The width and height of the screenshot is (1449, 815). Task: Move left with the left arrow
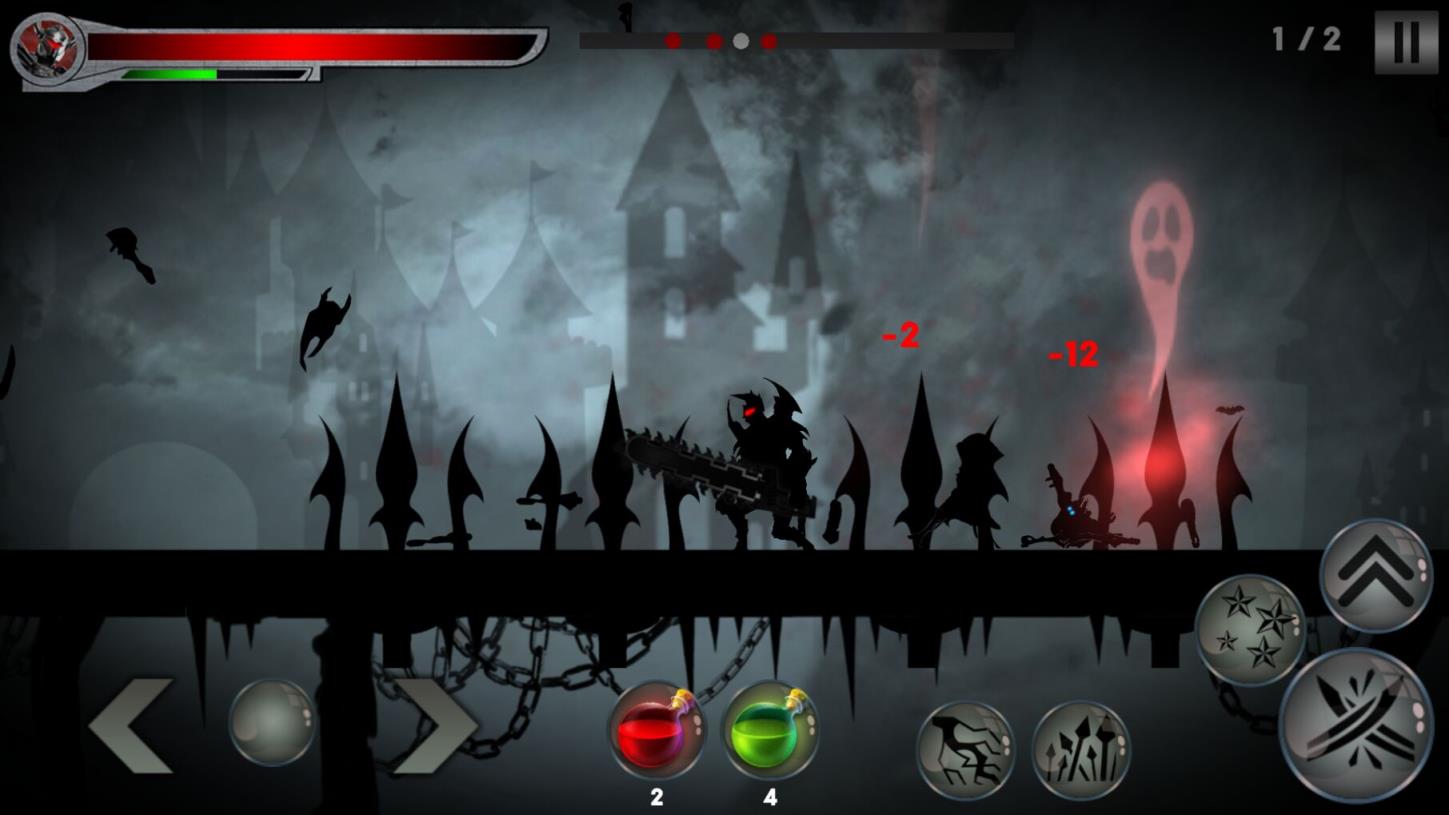(131, 726)
